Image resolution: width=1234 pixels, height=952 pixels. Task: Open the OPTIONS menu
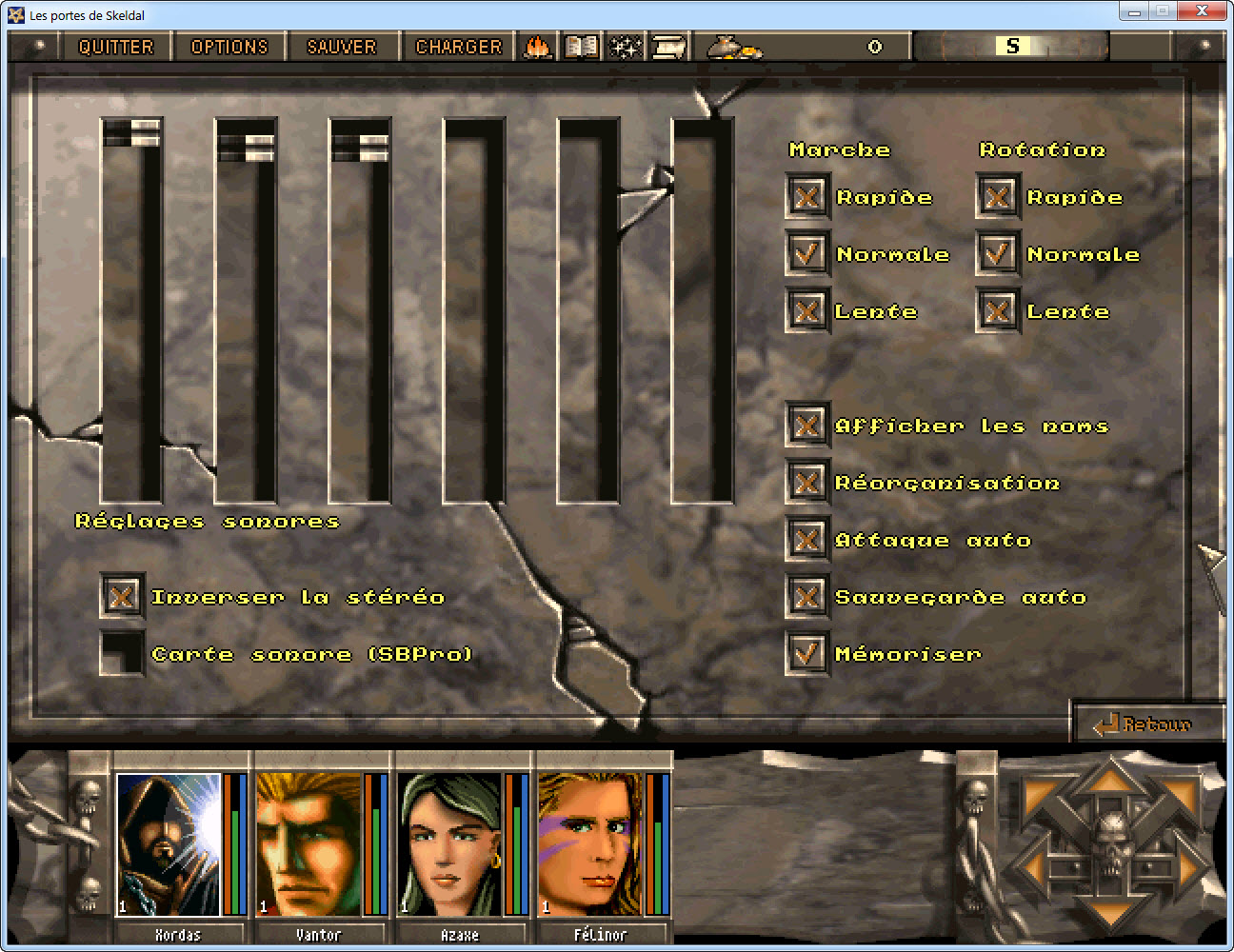229,47
